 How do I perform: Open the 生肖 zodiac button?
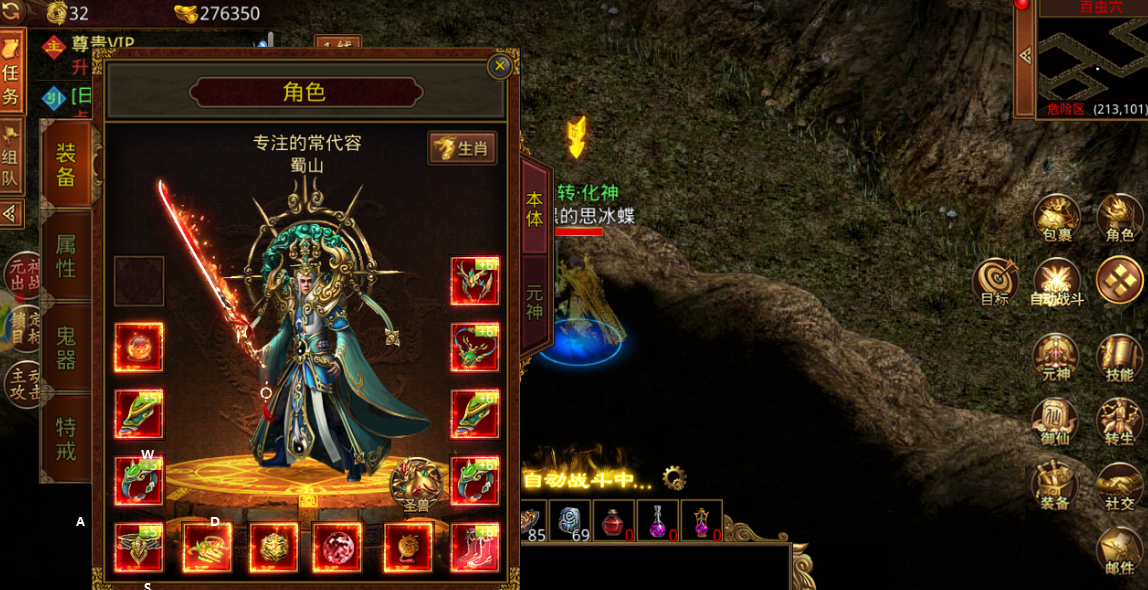[x=463, y=148]
